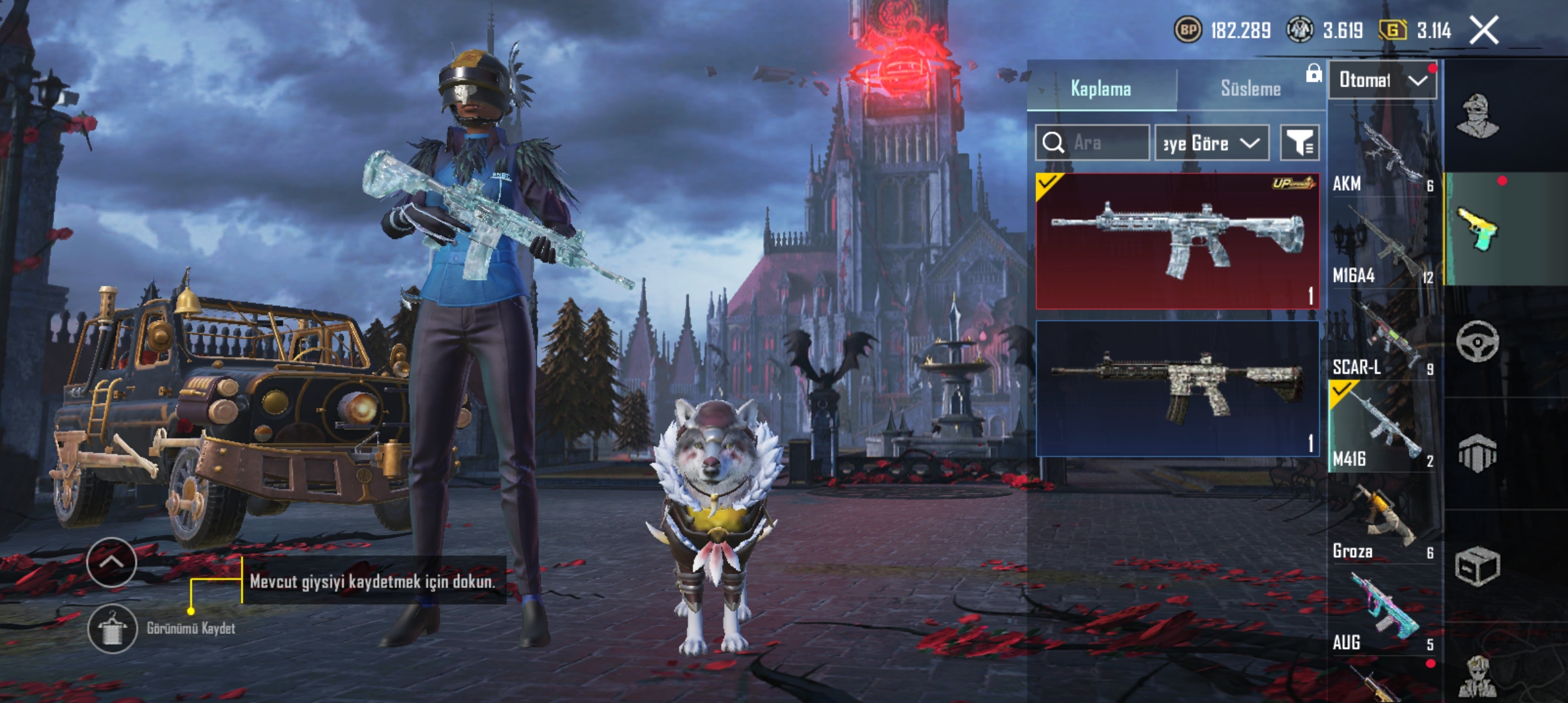Close the inventory with the X button
This screenshot has width=1568, height=703.
pyautogui.click(x=1484, y=31)
